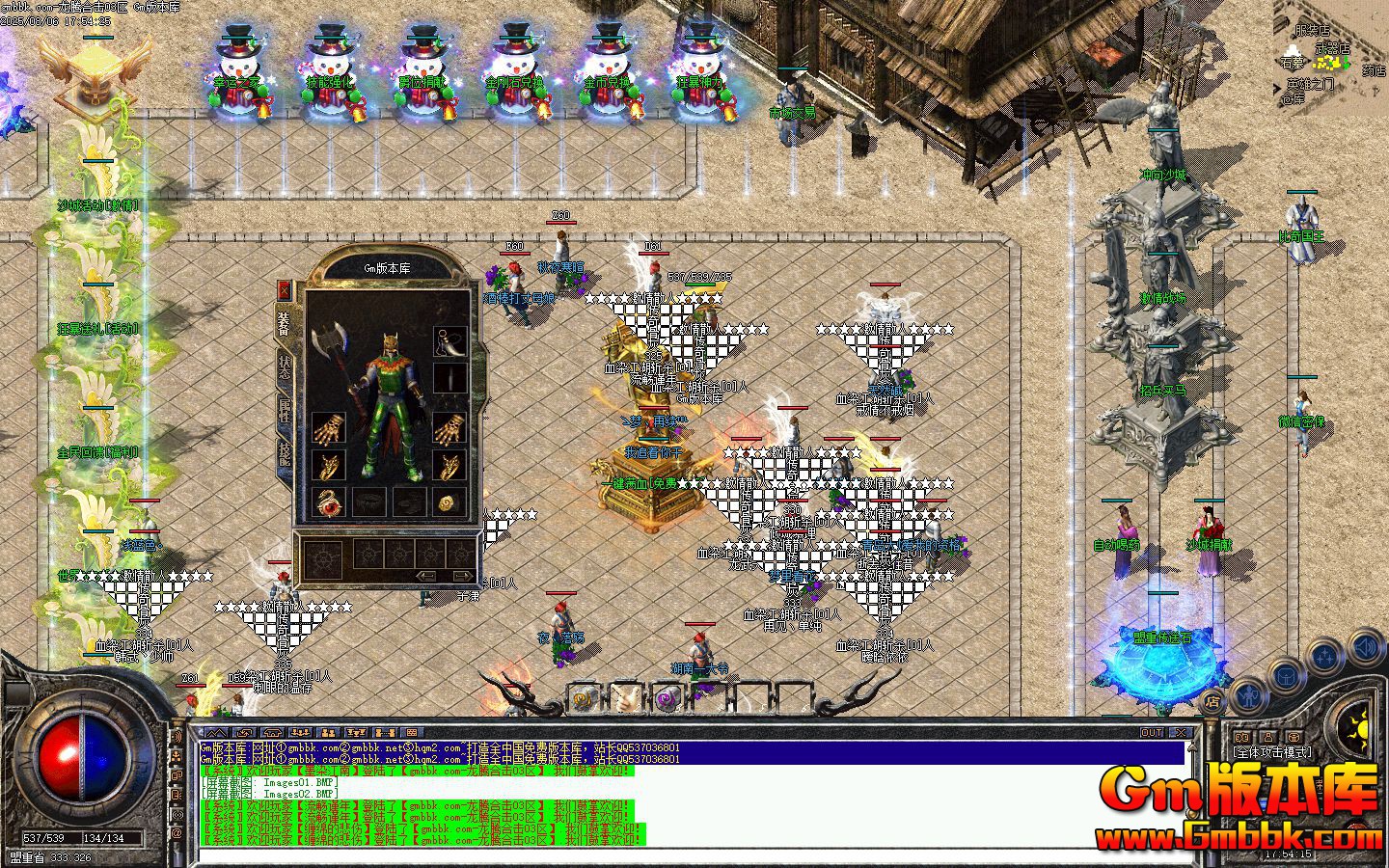Open the 属性 attributes tab
This screenshot has height=868, width=1389.
[x=285, y=410]
